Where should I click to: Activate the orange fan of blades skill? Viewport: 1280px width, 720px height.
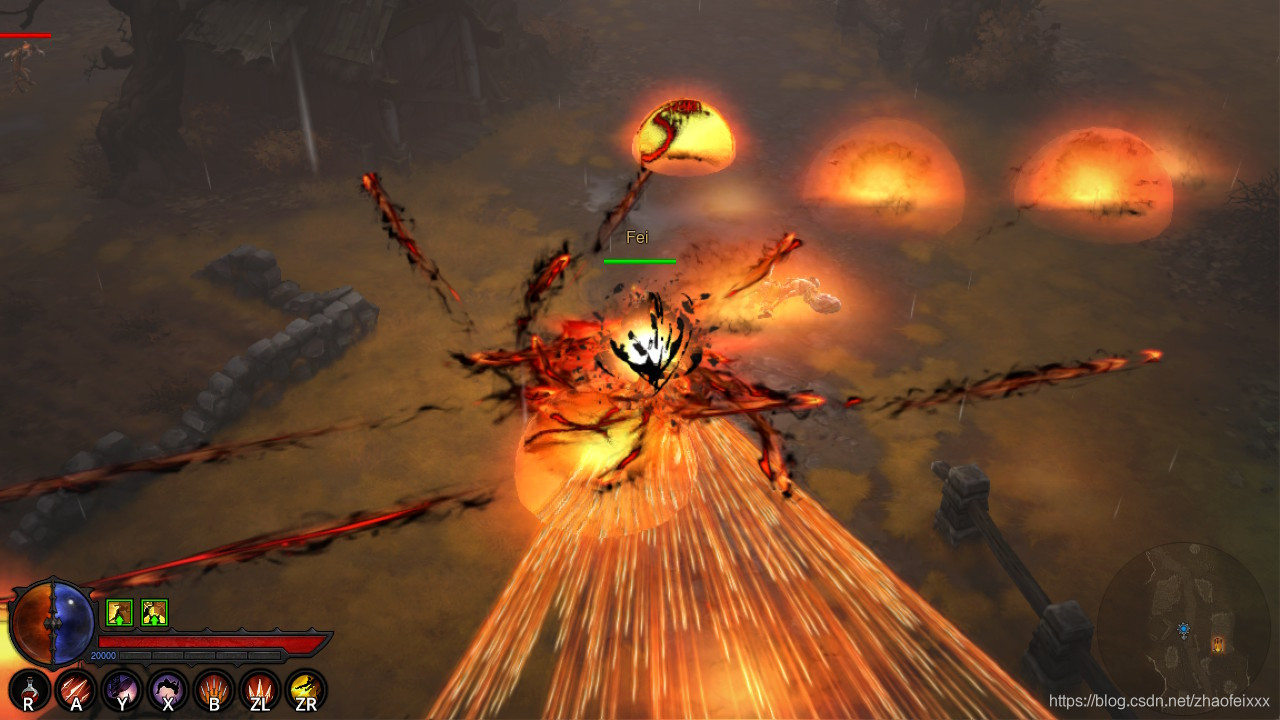(214, 690)
